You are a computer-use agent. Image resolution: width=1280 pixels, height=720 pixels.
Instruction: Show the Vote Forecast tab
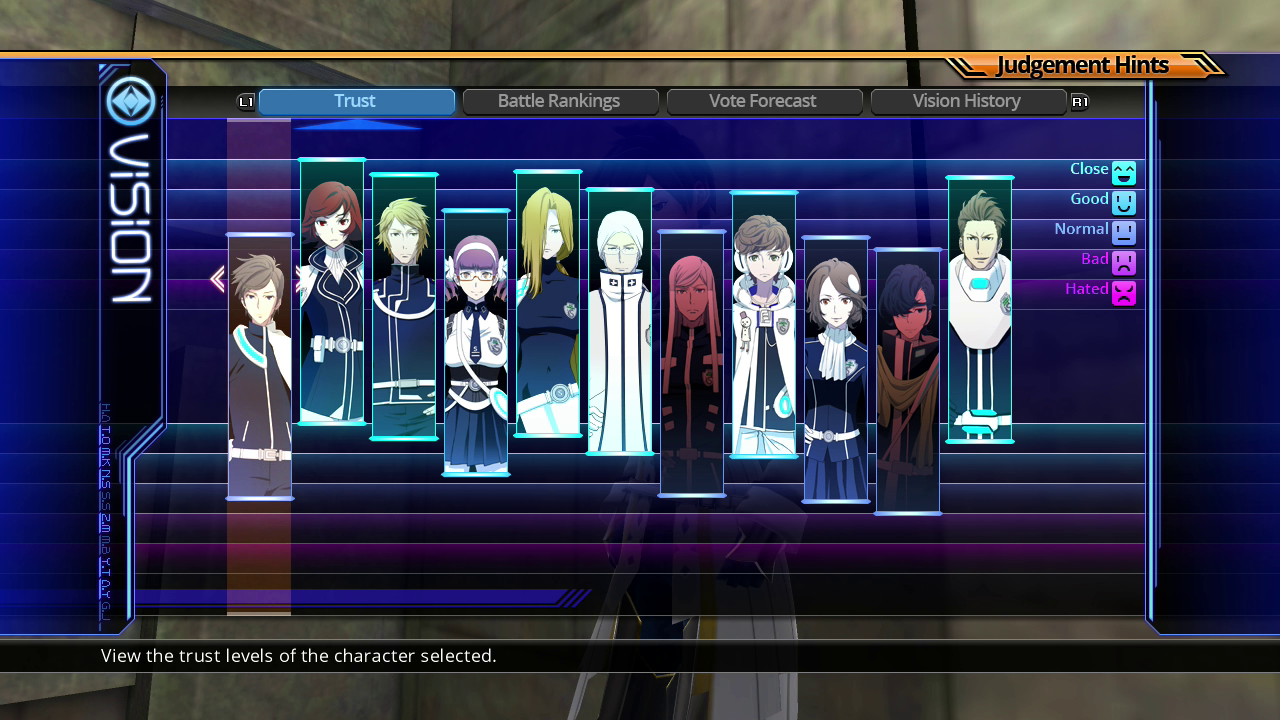click(764, 101)
